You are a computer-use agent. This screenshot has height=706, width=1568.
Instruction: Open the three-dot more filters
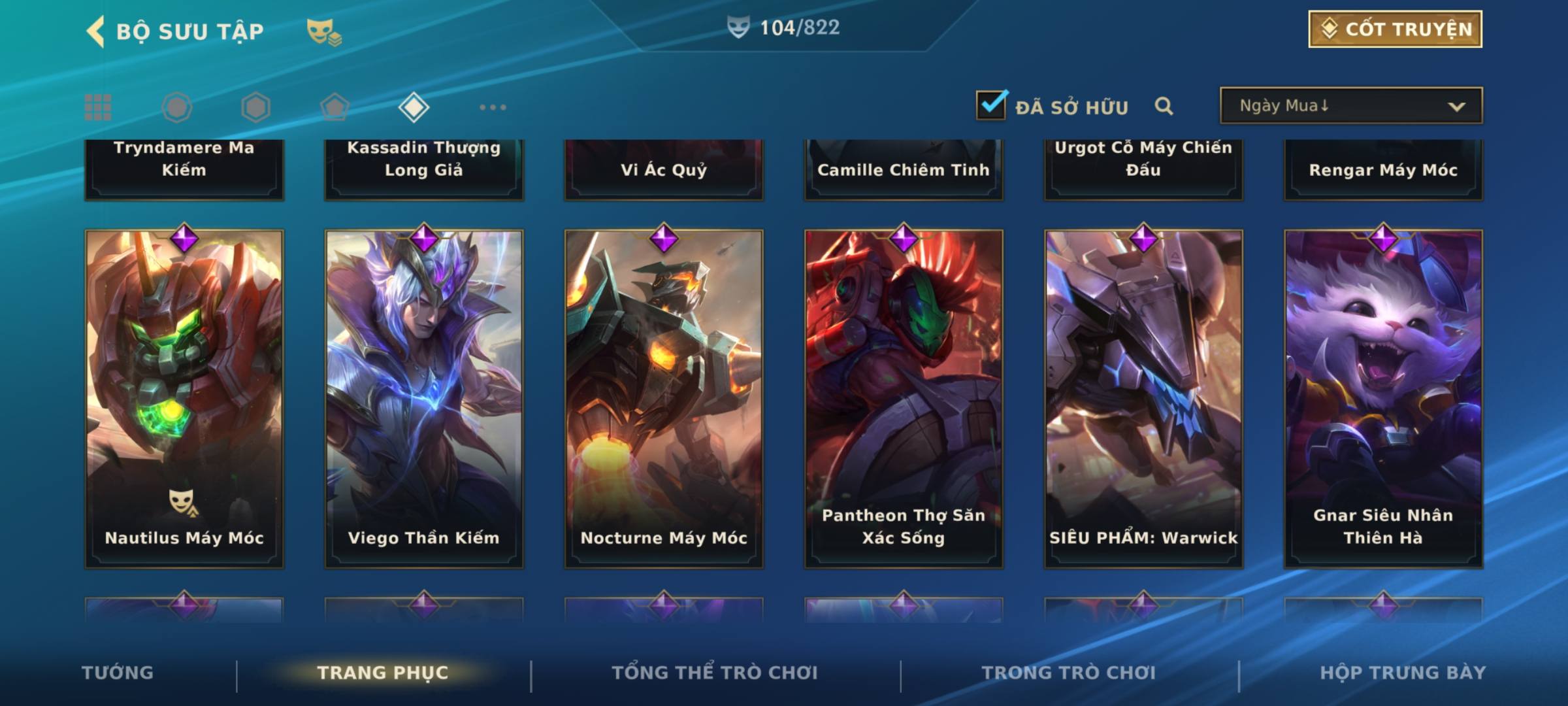pyautogui.click(x=493, y=107)
